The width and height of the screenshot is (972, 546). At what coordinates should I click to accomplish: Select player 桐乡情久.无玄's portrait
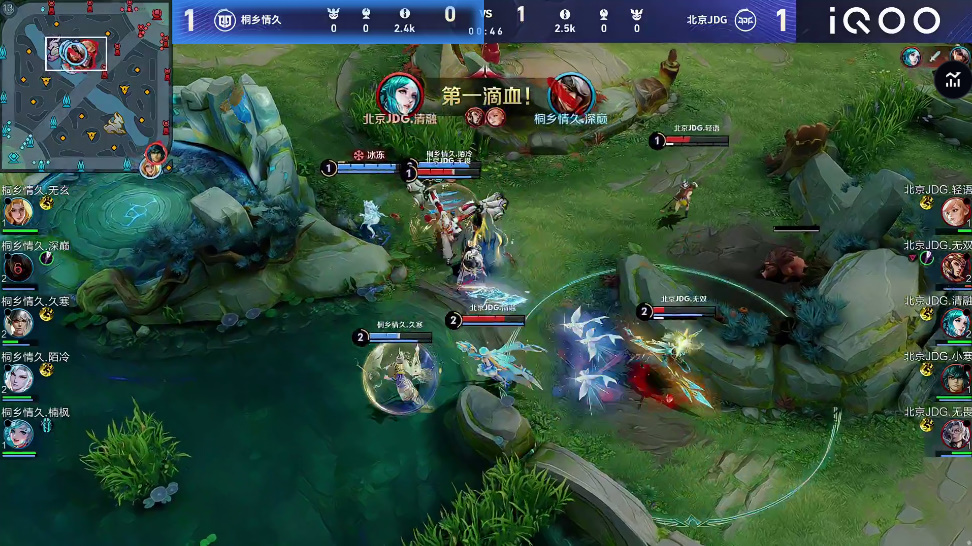(x=17, y=211)
